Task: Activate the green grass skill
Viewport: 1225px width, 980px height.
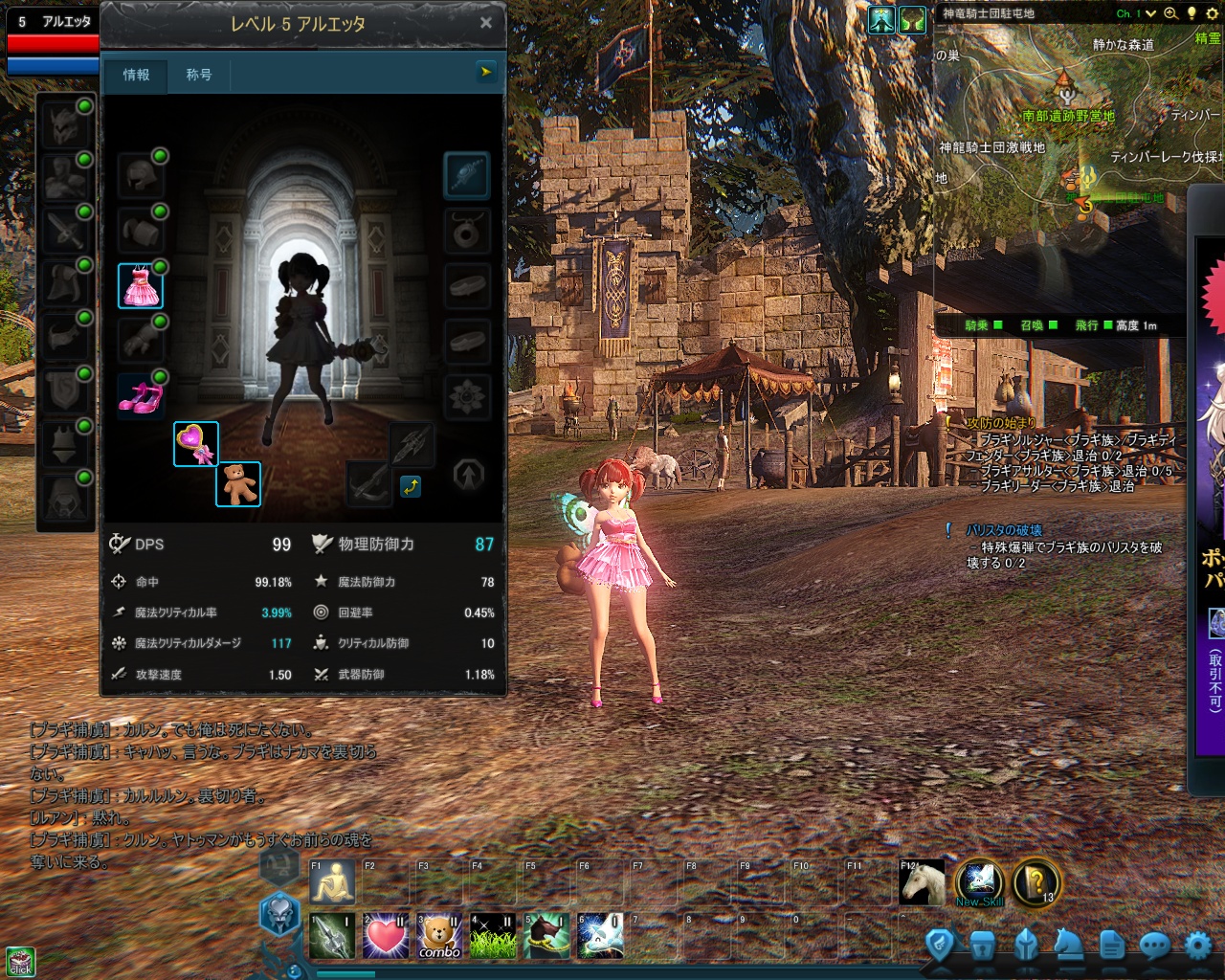Action: pyautogui.click(x=493, y=936)
